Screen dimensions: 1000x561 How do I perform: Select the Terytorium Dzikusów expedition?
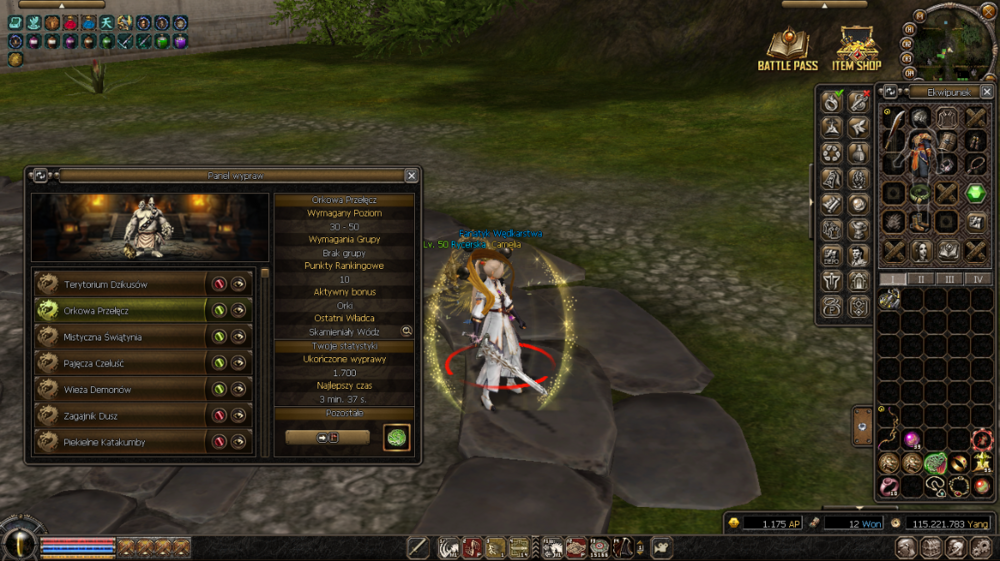coord(120,284)
